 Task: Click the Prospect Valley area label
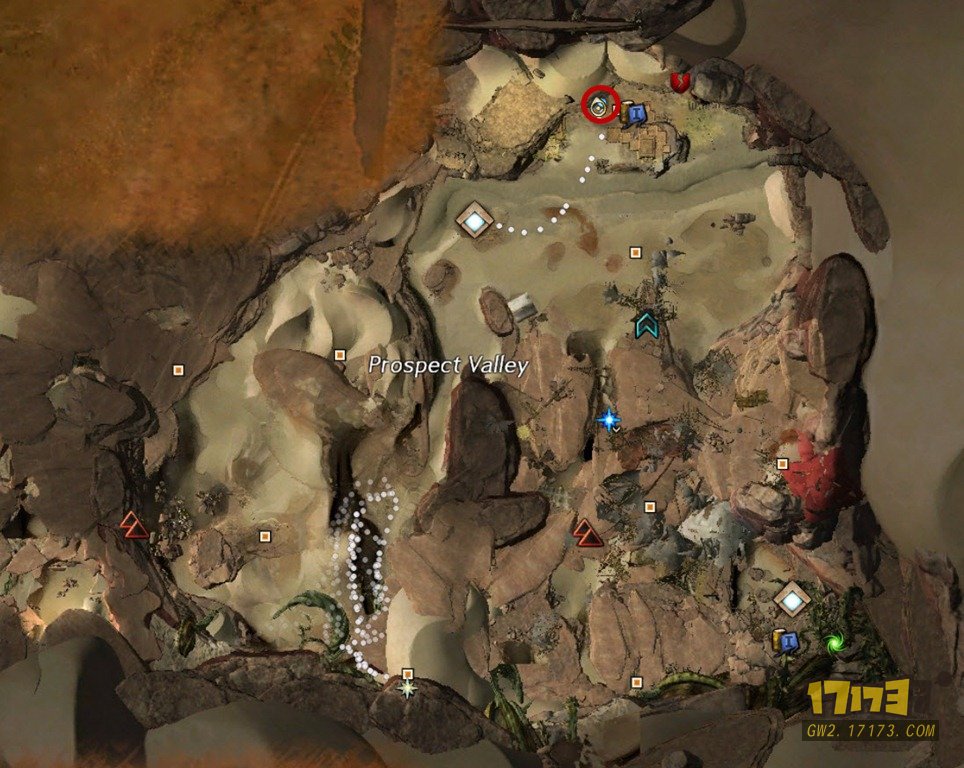[x=448, y=366]
